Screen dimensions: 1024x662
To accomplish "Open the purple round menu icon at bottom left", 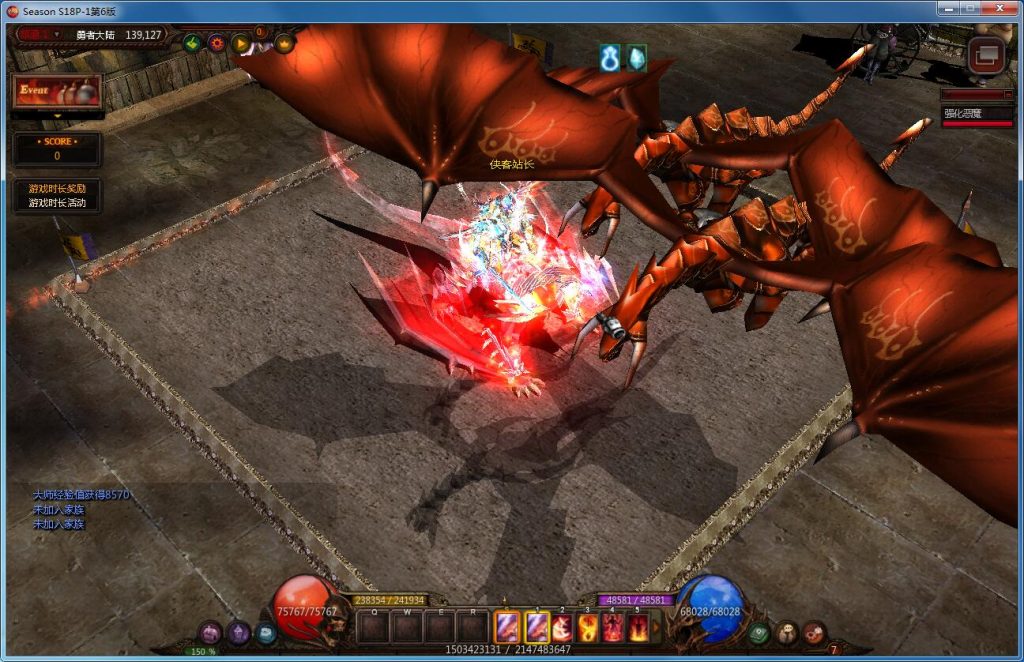I will coord(211,632).
